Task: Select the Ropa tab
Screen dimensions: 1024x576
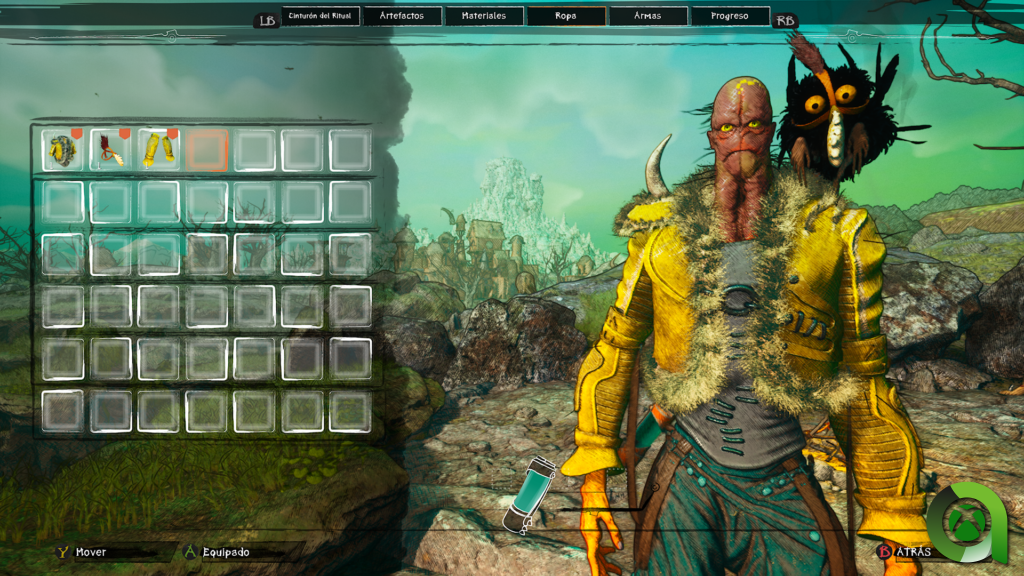Action: click(x=566, y=16)
